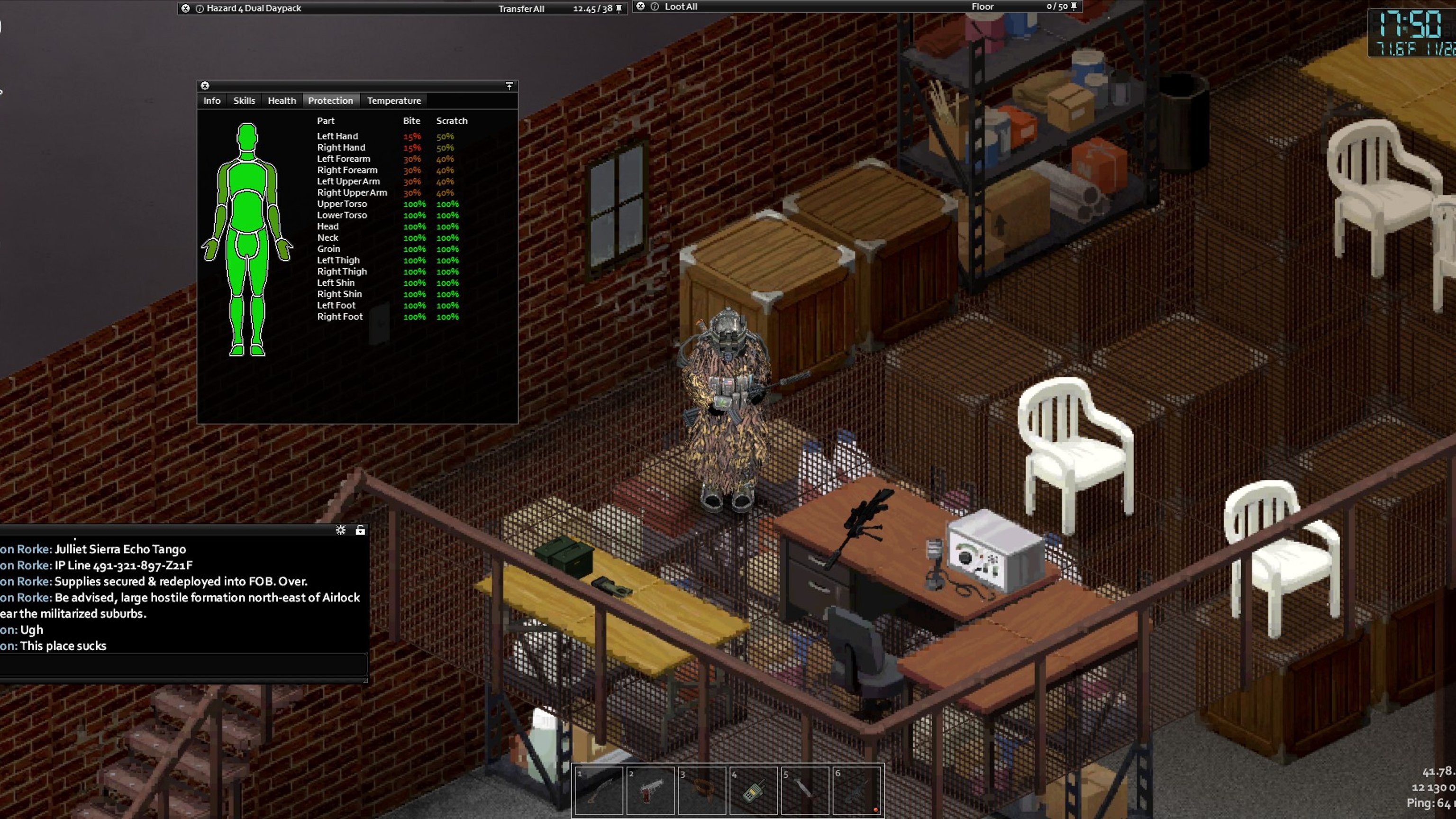Toggle the loot panel pin
Screen dimensions: 1456x819
coord(1074,7)
